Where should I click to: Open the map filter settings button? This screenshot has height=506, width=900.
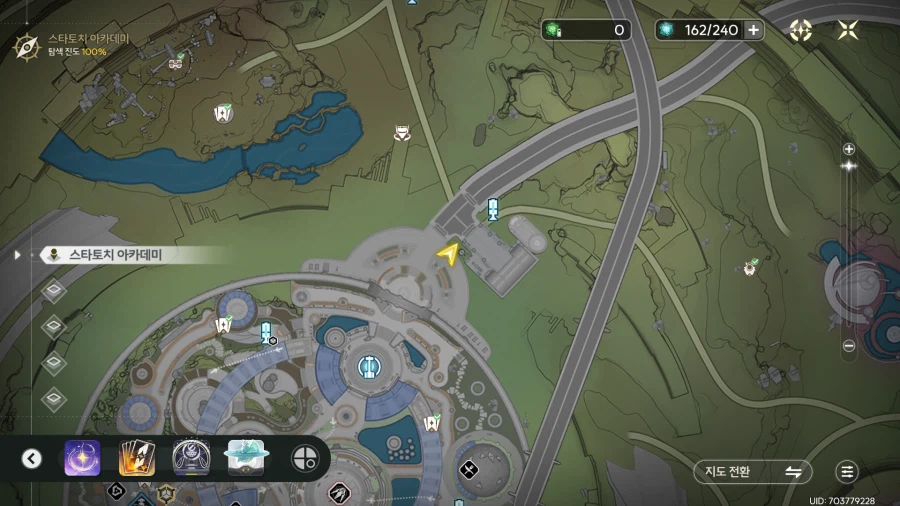(x=848, y=472)
